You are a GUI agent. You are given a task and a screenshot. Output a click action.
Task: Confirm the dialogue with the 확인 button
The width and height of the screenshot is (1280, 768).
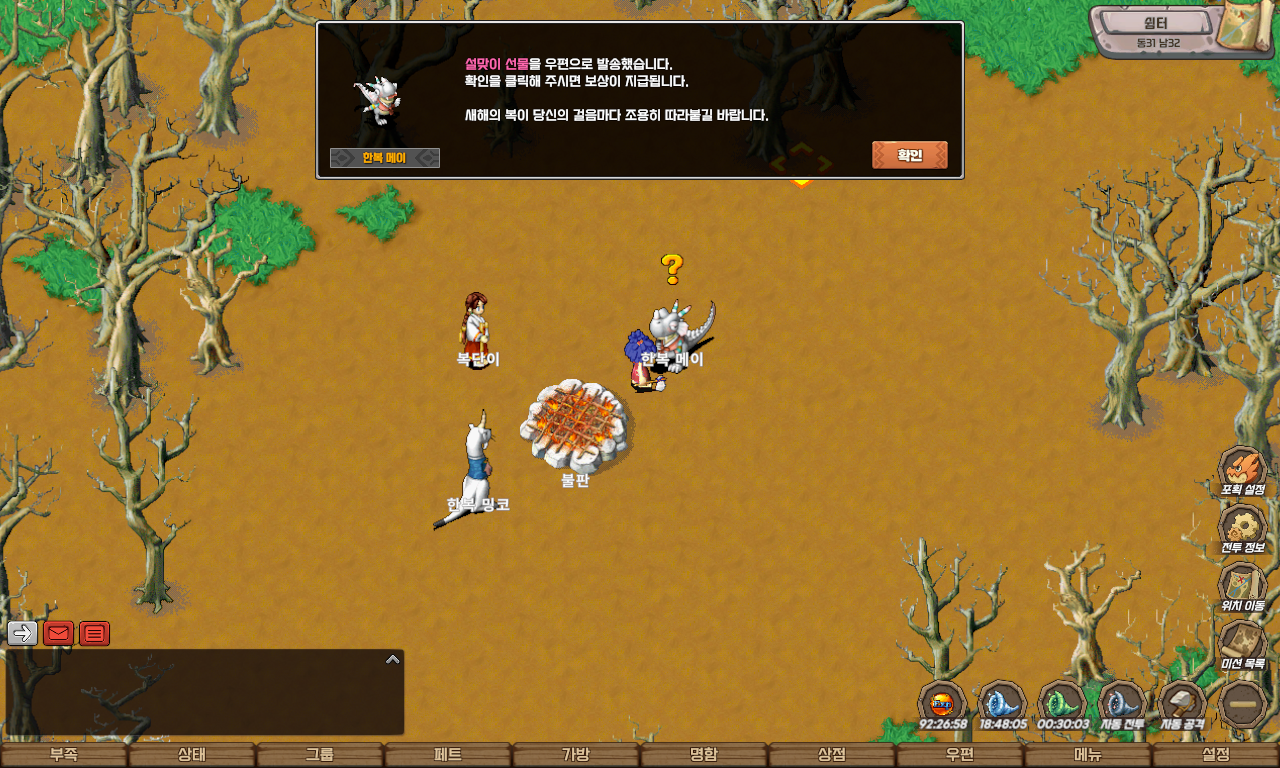tap(909, 155)
